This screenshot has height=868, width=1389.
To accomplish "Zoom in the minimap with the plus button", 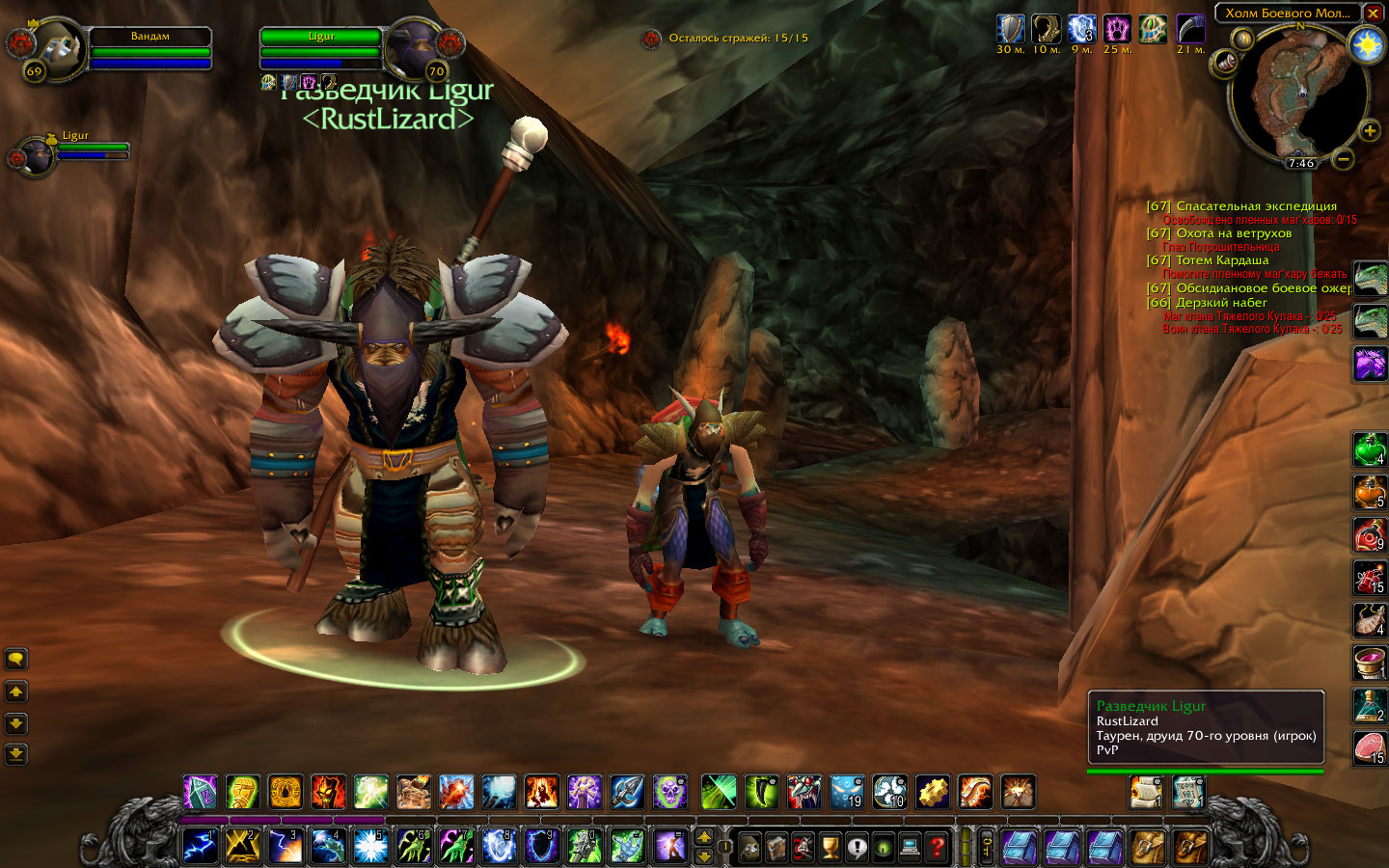I will point(1369,131).
